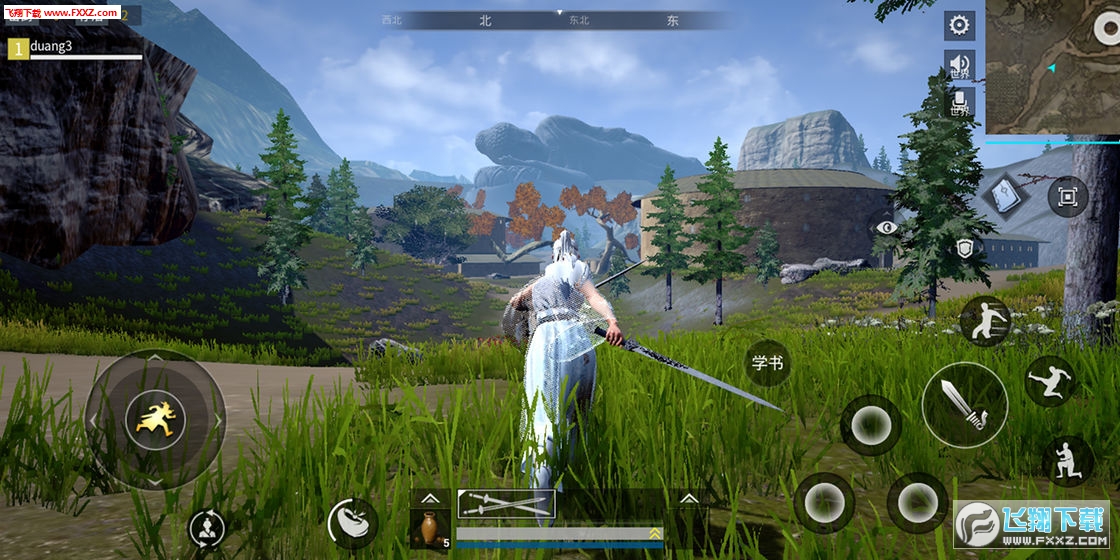Viewport: 1120px width, 560px height.
Task: Toggle the eye free-look button
Action: coord(886,227)
